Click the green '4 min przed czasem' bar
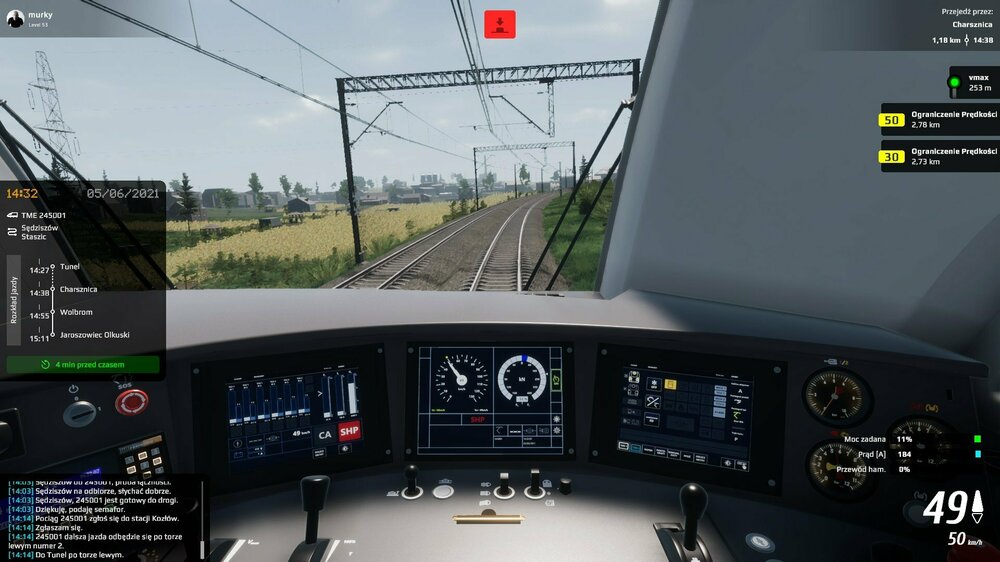The width and height of the screenshot is (1000, 562). coord(83,364)
